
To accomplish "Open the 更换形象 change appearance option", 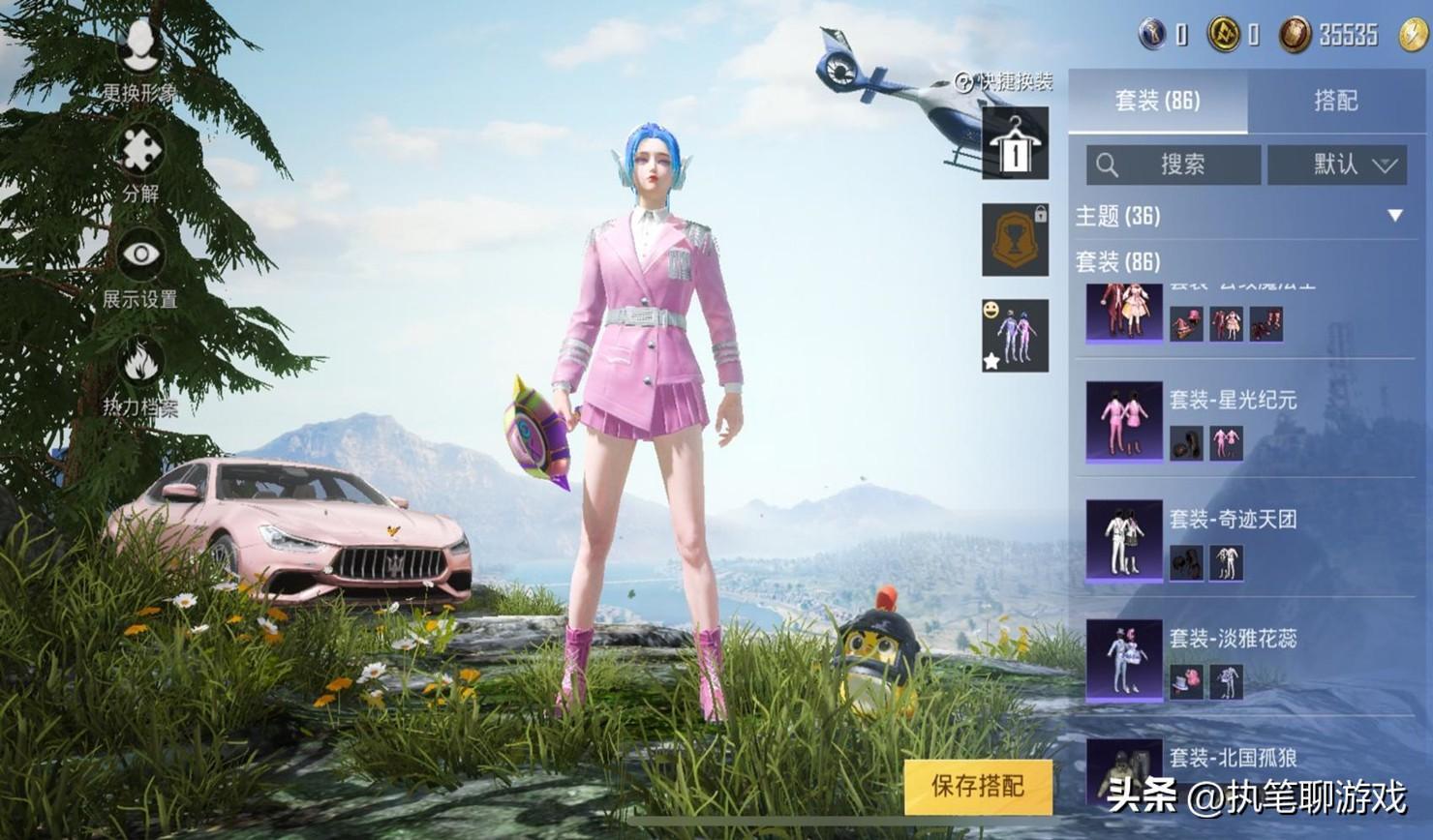I will pyautogui.click(x=140, y=56).
